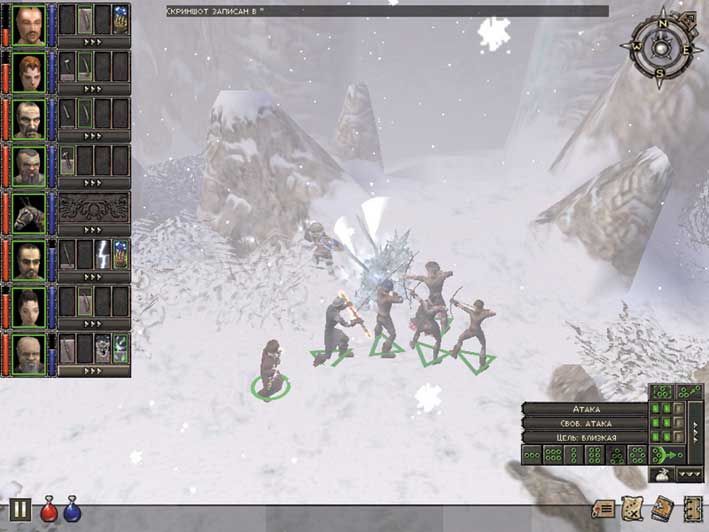Open the tag list icon beside the map
709x532 pixels.
click(x=603, y=509)
